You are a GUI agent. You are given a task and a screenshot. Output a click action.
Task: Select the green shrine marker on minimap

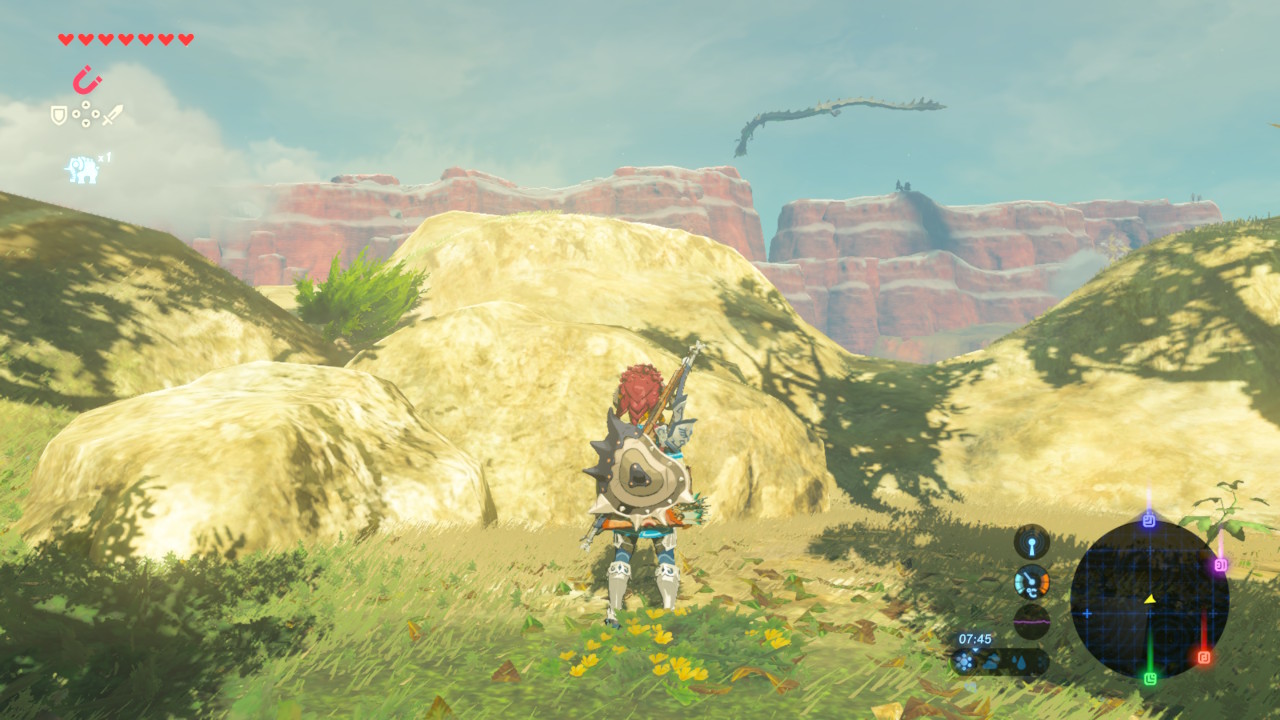pos(1150,678)
